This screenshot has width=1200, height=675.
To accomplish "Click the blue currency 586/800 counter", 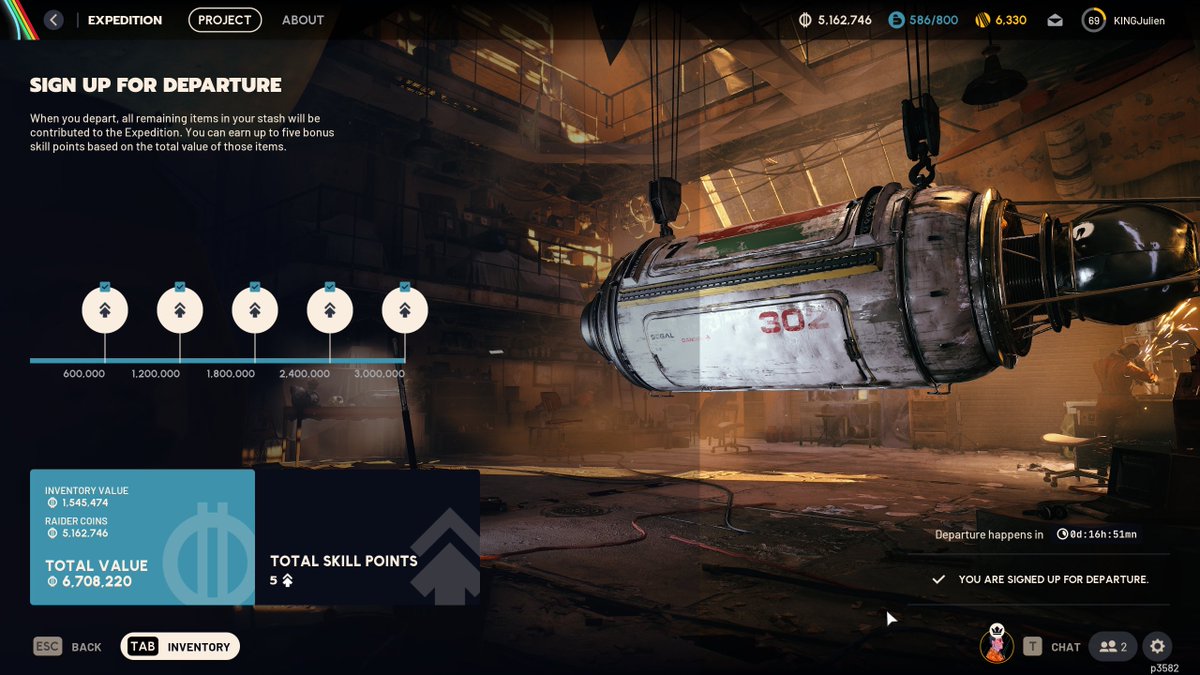I will coord(923,20).
